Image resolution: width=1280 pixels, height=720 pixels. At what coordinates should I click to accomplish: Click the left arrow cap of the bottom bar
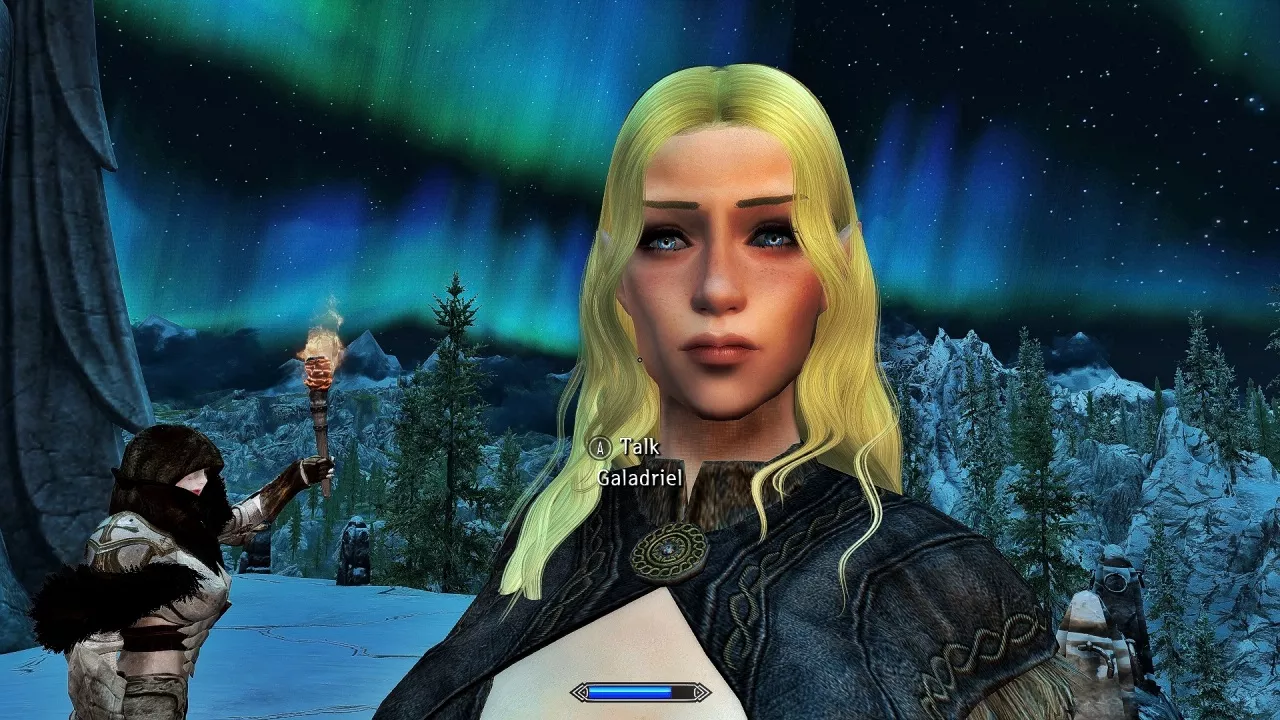point(580,692)
